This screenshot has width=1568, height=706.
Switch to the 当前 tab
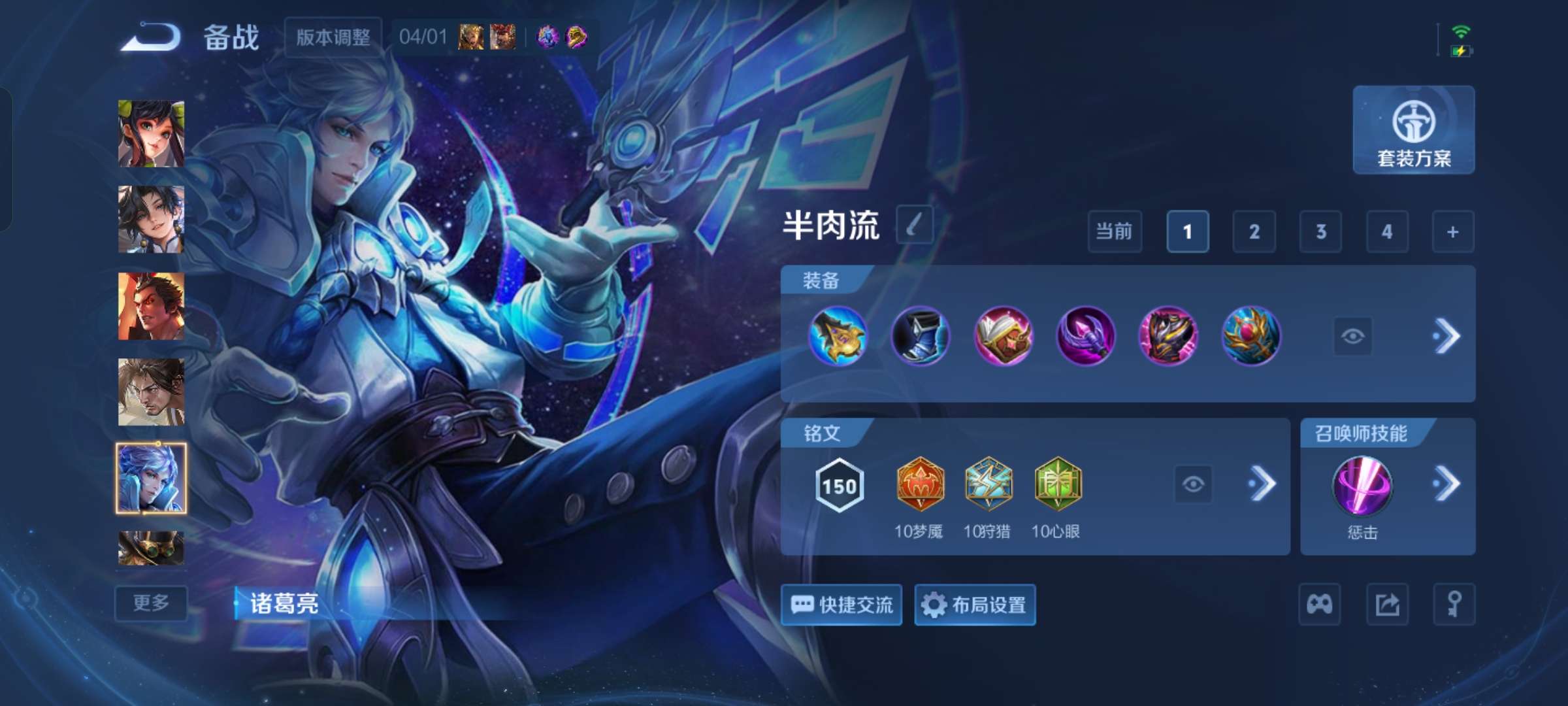(x=1114, y=232)
